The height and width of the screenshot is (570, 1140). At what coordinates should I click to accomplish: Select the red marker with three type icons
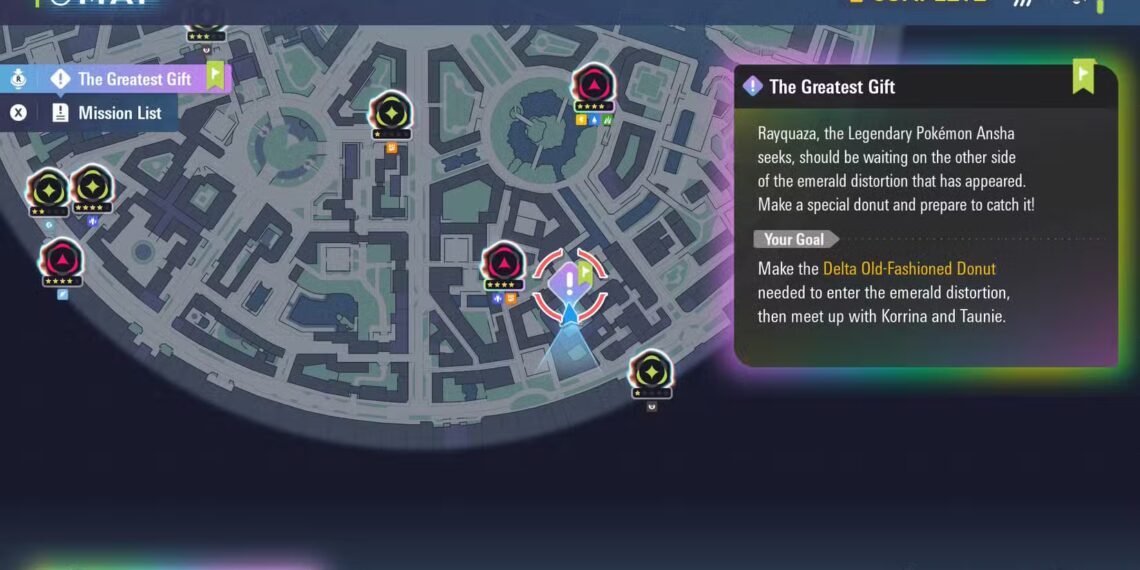click(x=593, y=86)
